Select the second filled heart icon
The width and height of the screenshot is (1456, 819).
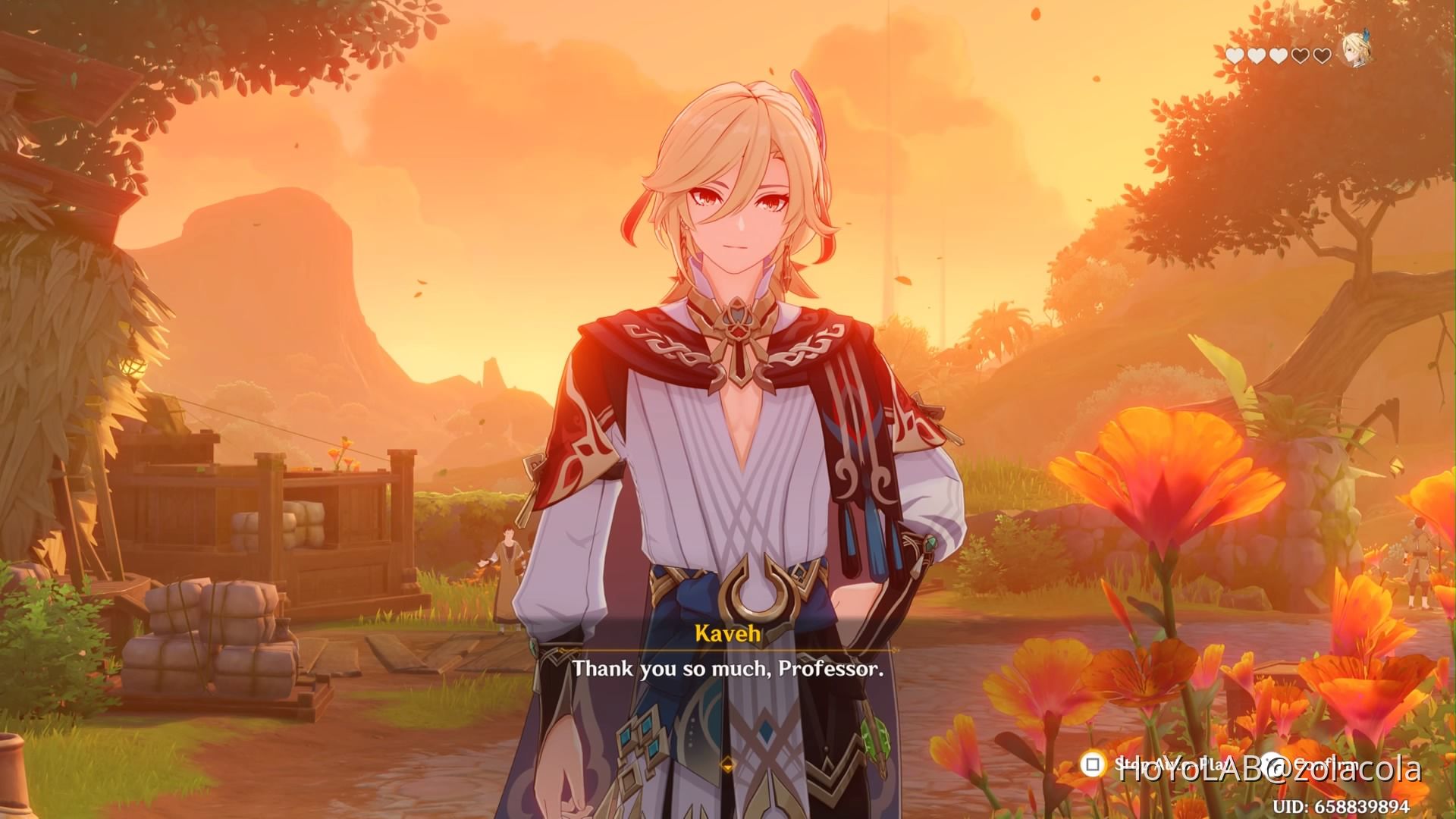click(1257, 54)
